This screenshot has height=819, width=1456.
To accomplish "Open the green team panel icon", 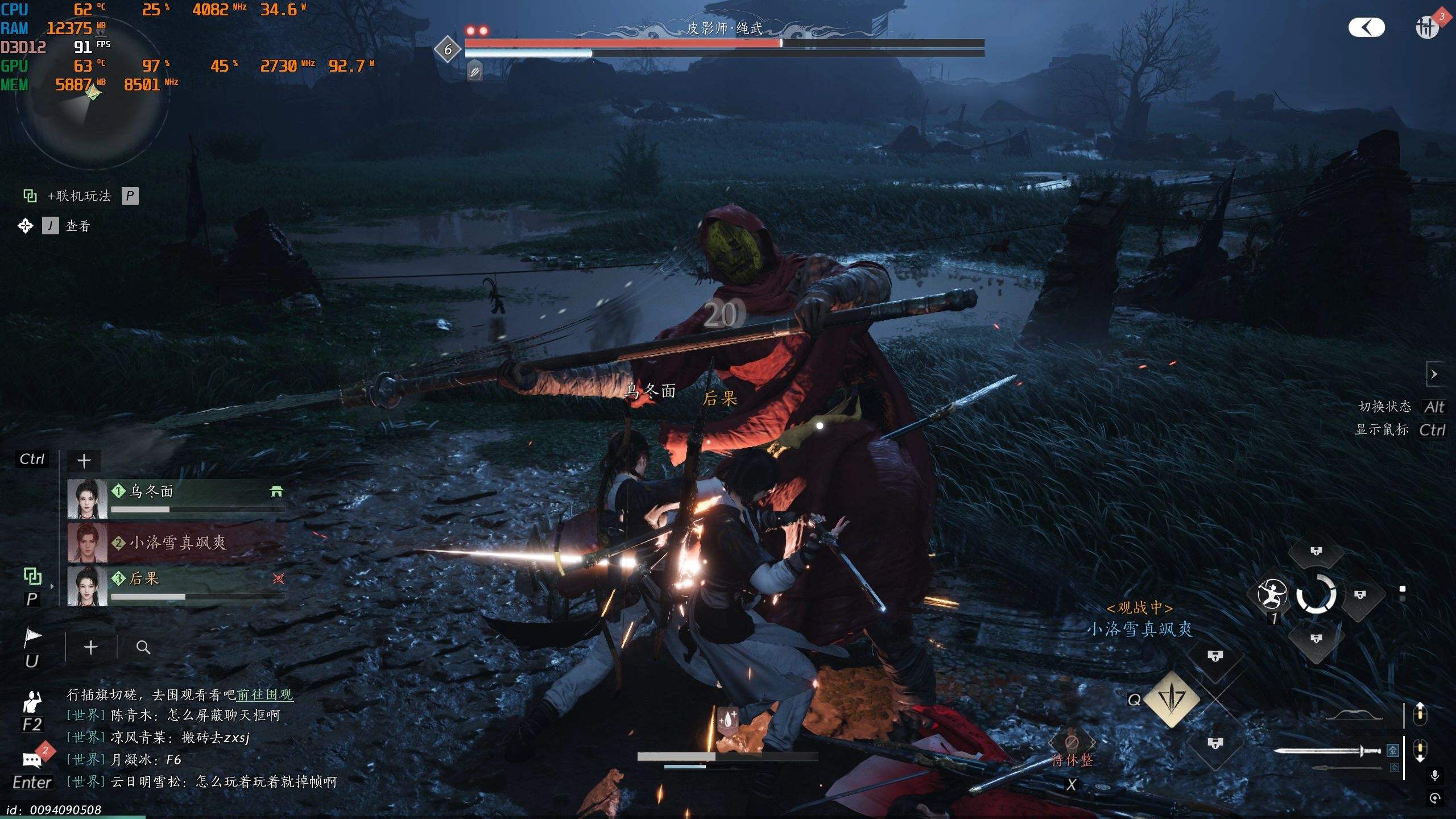I will pyautogui.click(x=32, y=576).
